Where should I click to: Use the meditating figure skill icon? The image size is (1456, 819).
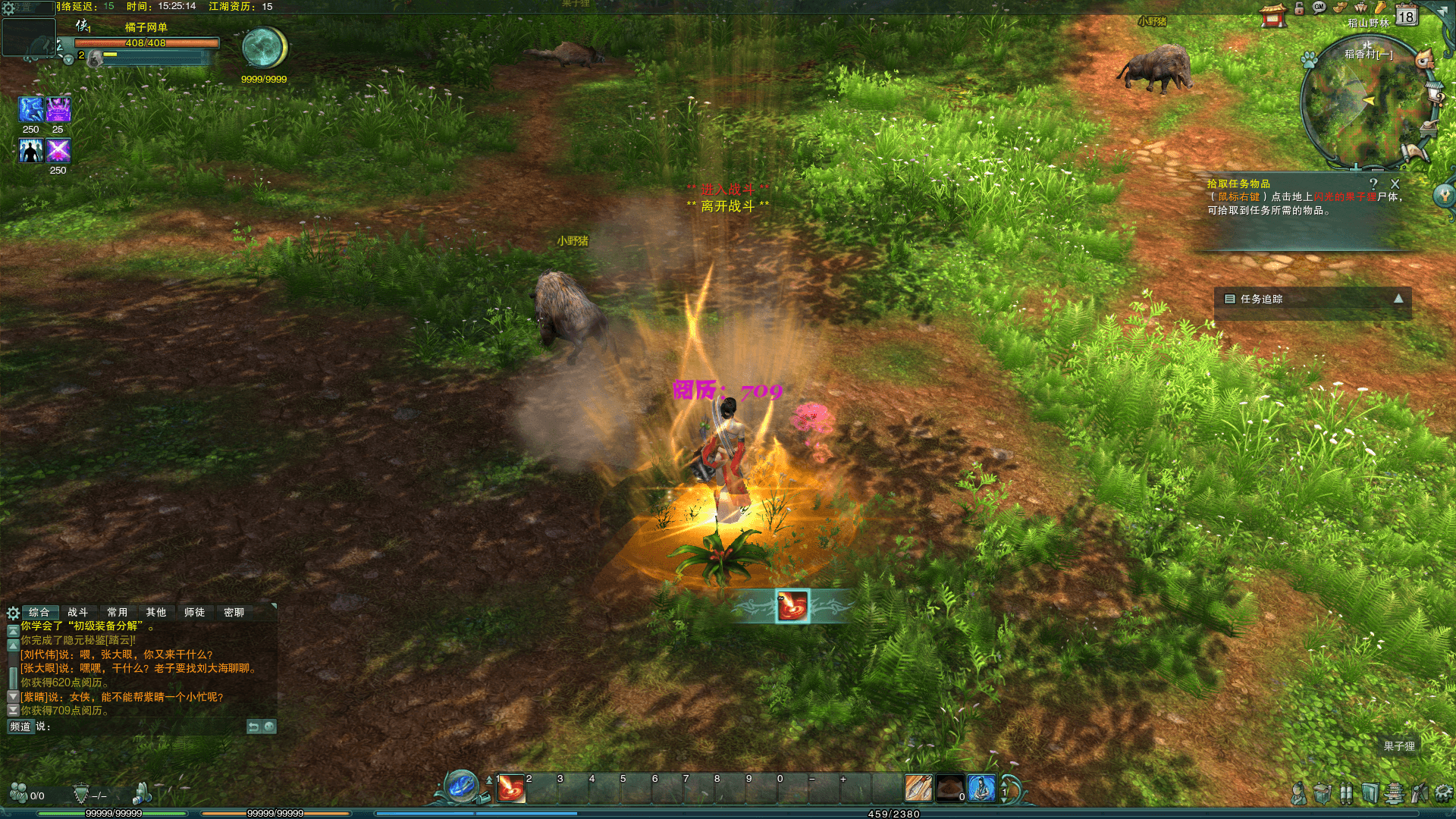pyautogui.click(x=981, y=789)
